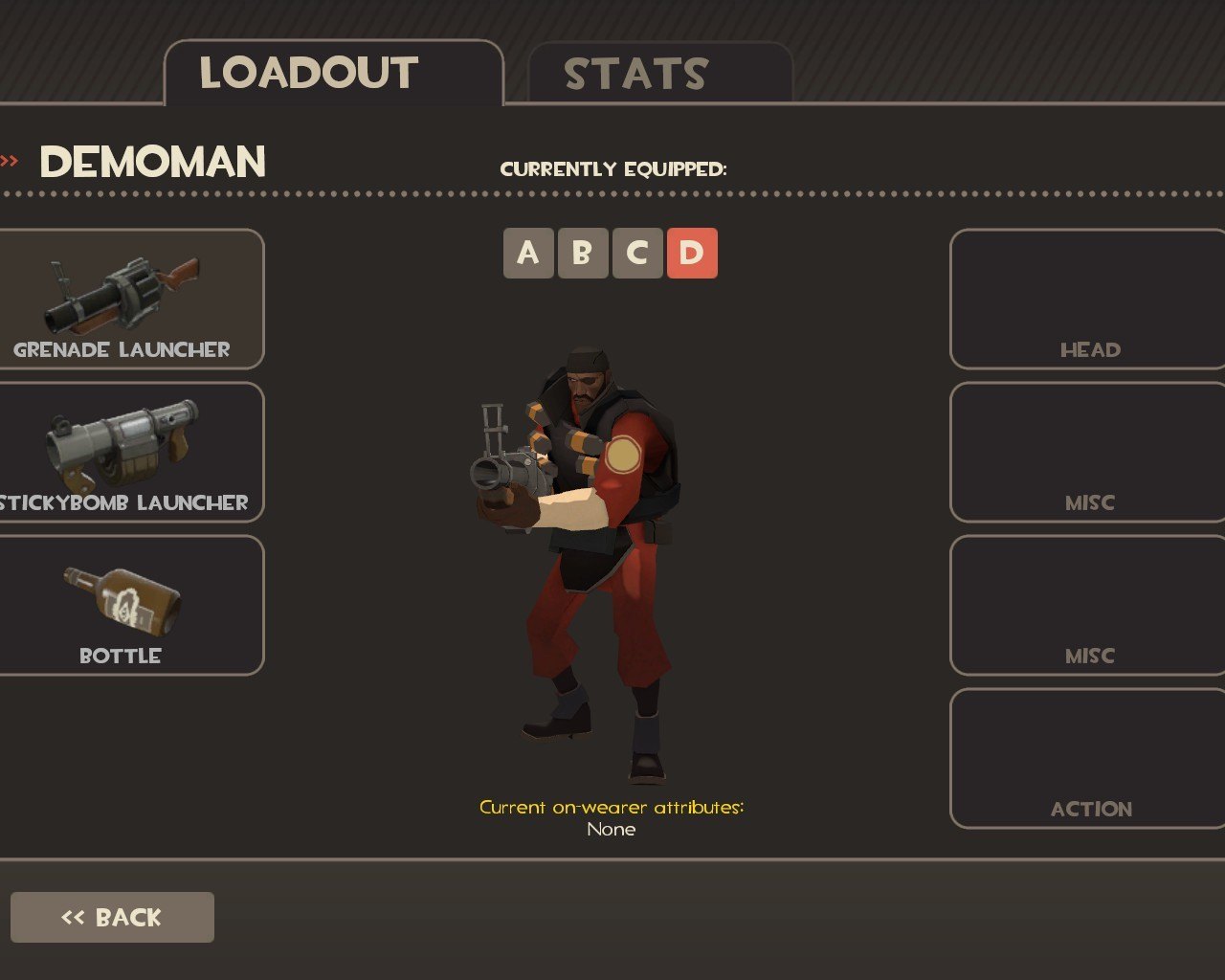This screenshot has height=980, width=1225.
Task: Choose loadout preset C
Action: (x=637, y=254)
